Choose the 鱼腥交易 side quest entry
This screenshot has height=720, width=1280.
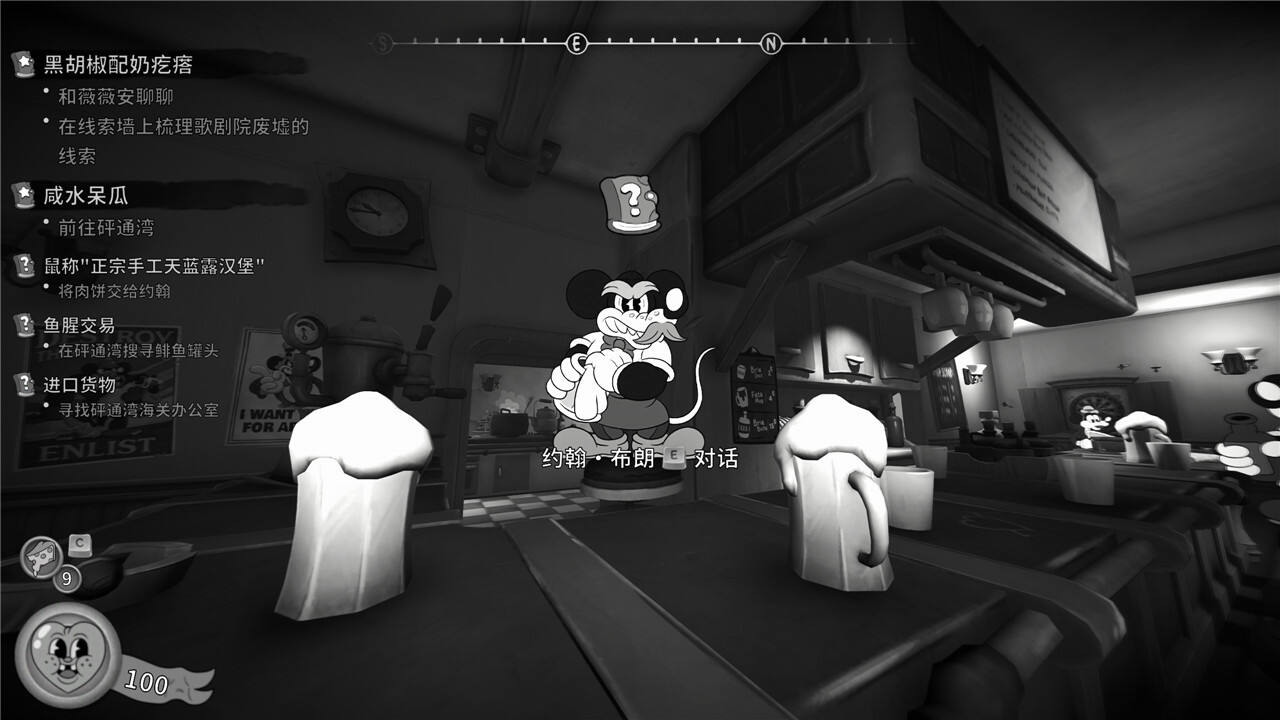pos(79,325)
